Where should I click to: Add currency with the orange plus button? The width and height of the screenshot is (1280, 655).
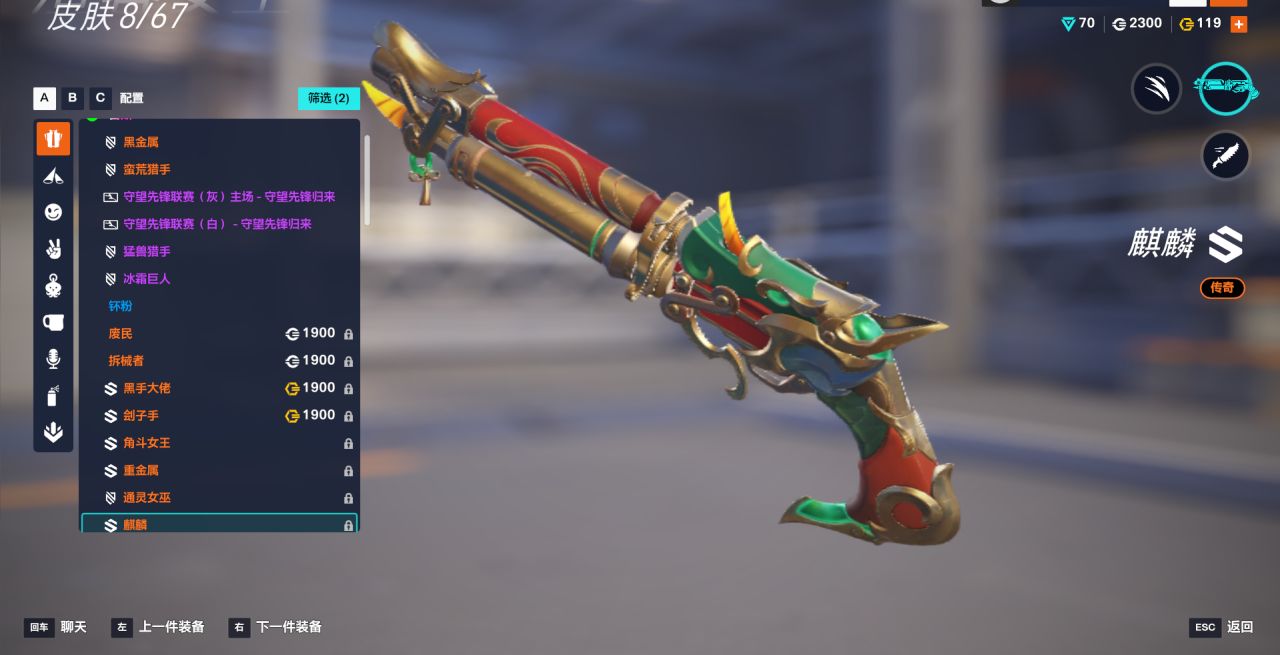pos(1239,24)
